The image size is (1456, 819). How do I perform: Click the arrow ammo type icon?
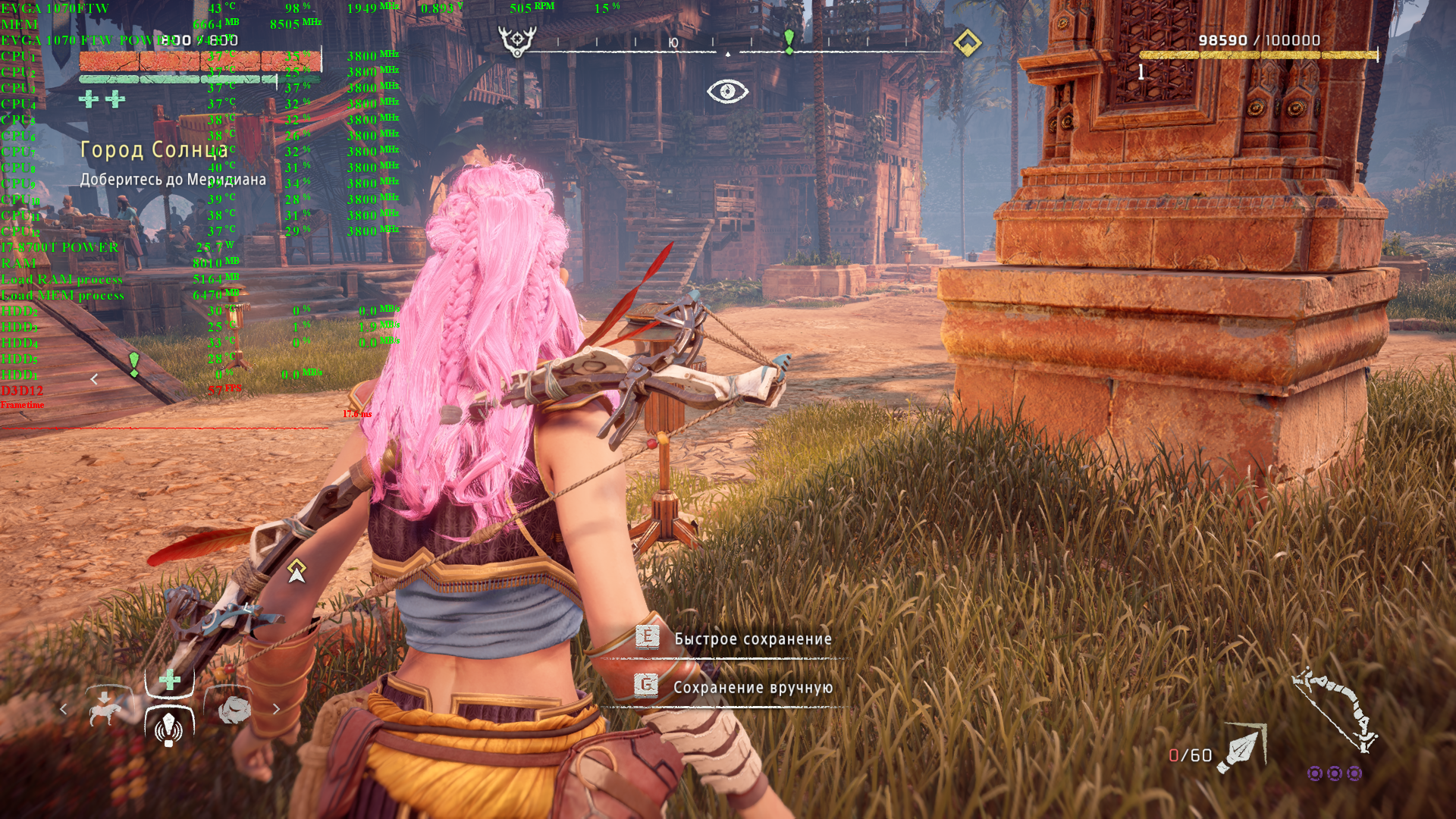click(1241, 749)
